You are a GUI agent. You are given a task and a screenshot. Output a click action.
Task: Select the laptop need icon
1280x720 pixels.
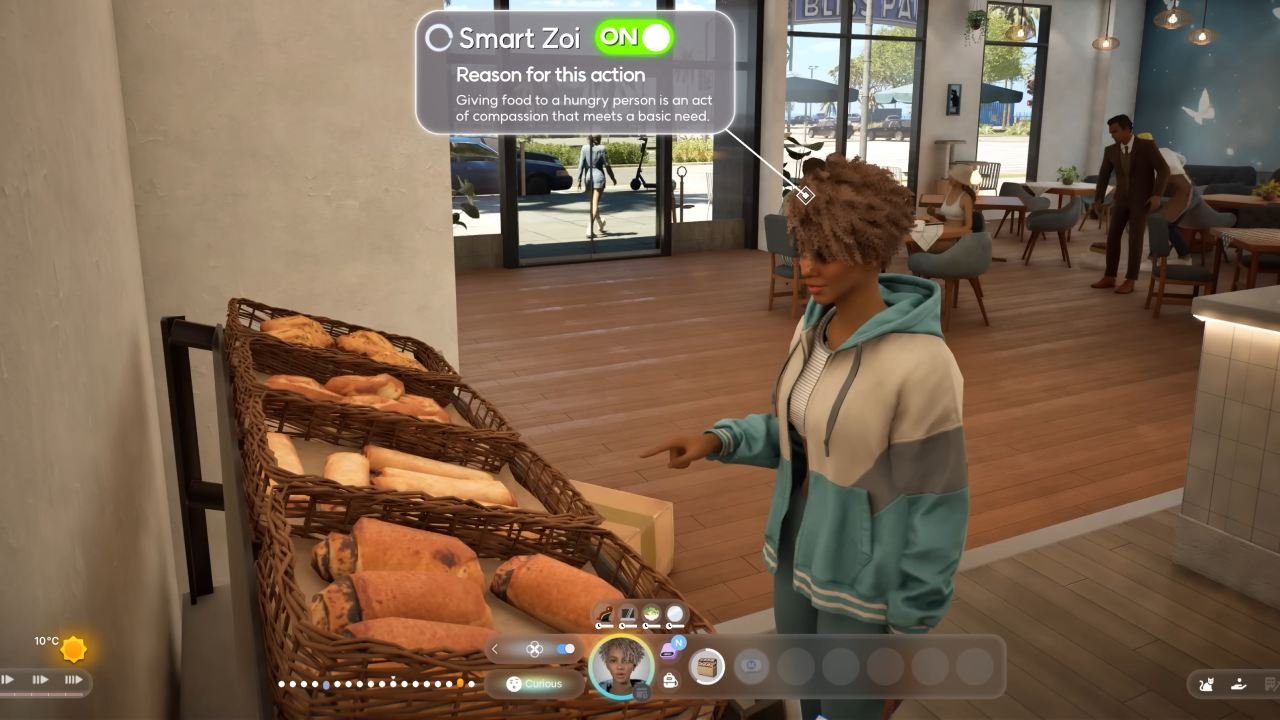628,614
